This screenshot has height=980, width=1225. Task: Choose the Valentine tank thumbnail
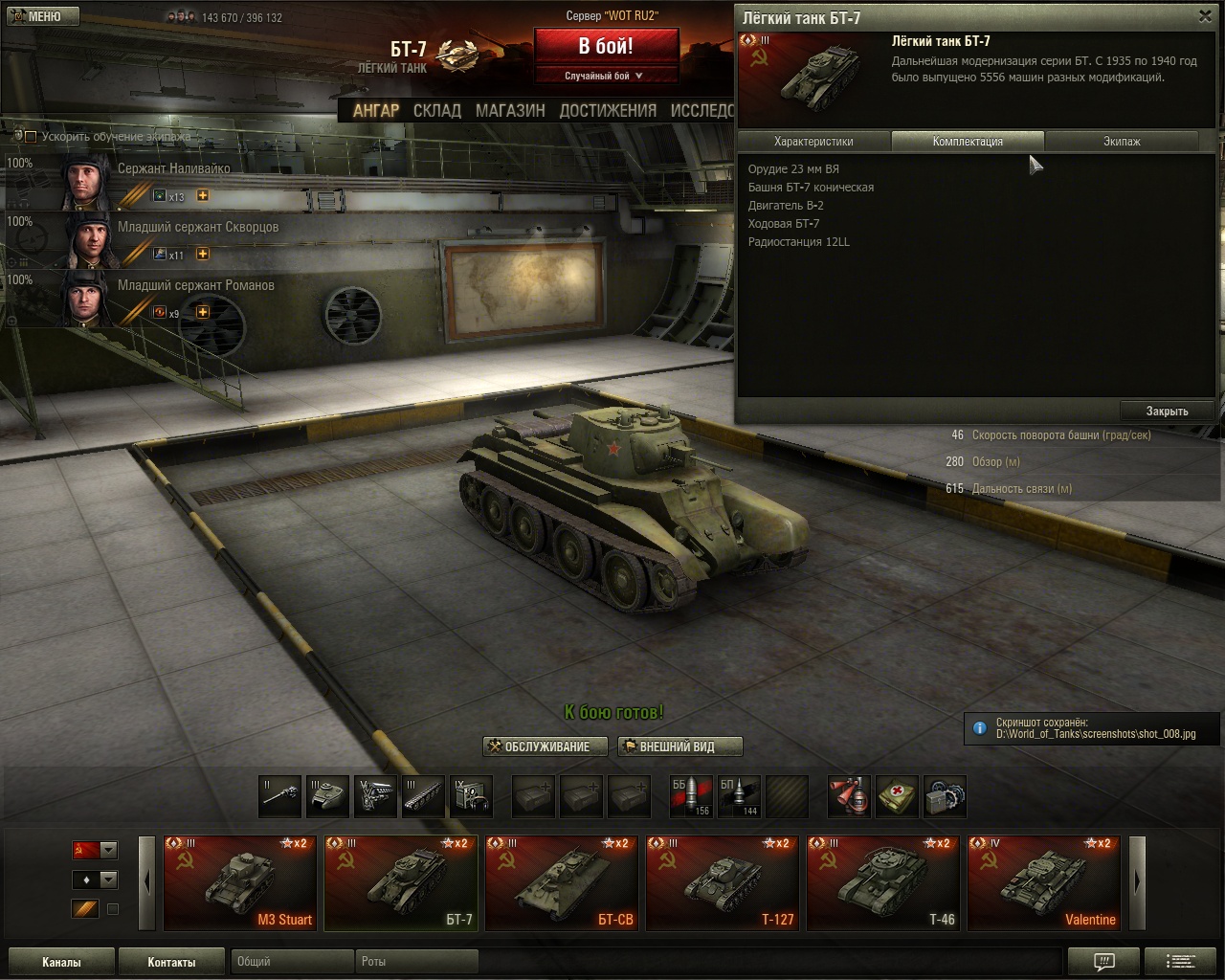[x=1044, y=883]
